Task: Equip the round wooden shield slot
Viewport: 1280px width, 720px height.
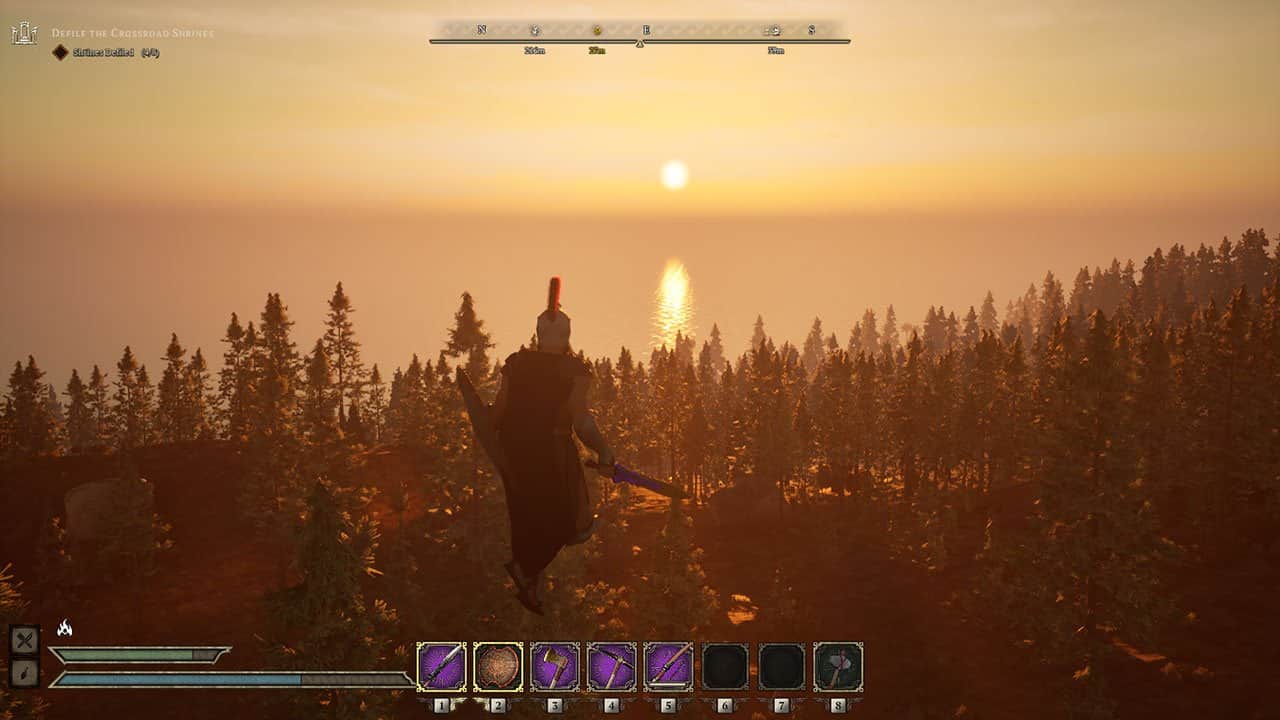Action: (x=498, y=666)
